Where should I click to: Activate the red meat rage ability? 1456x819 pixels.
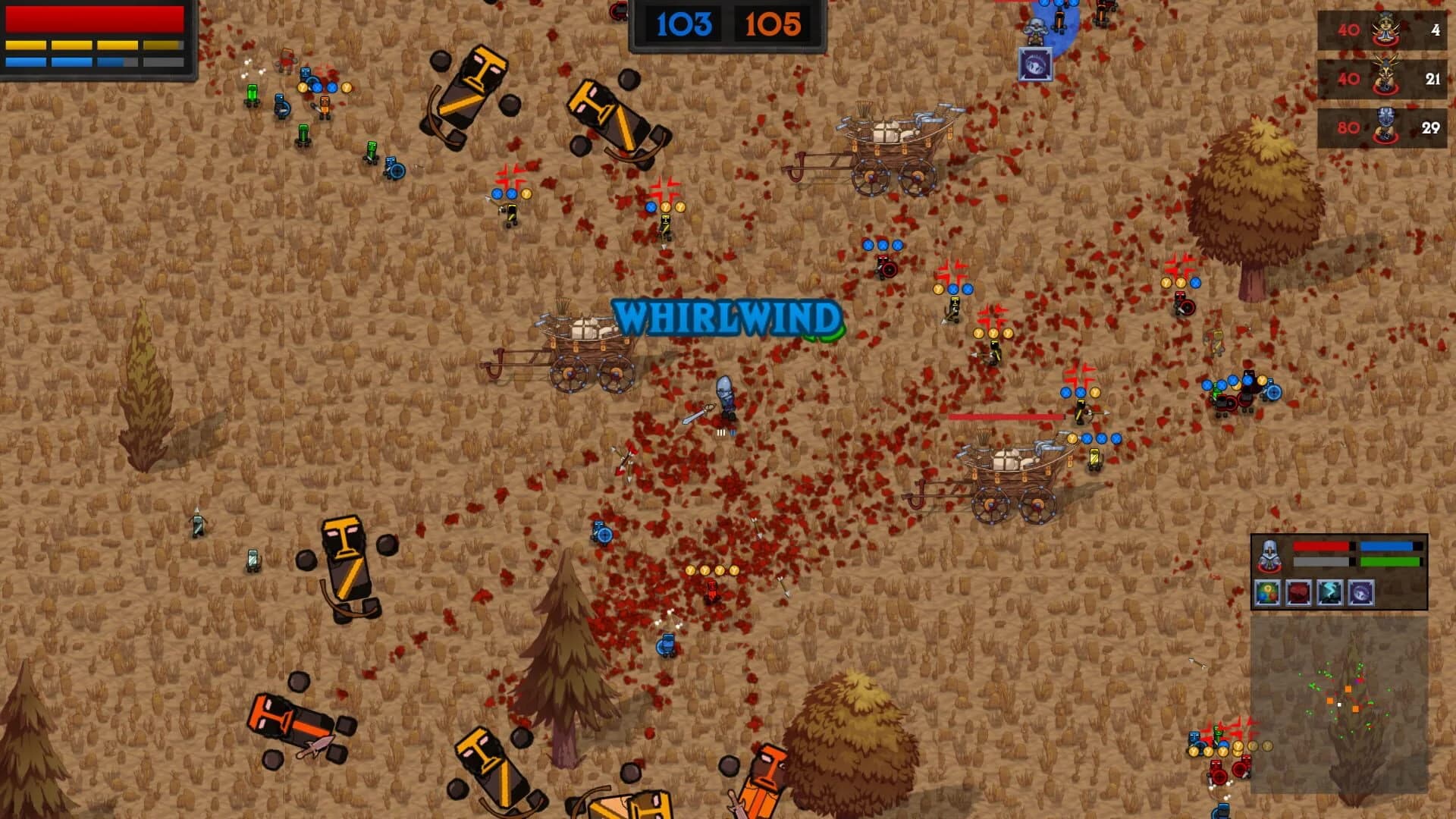1298,593
